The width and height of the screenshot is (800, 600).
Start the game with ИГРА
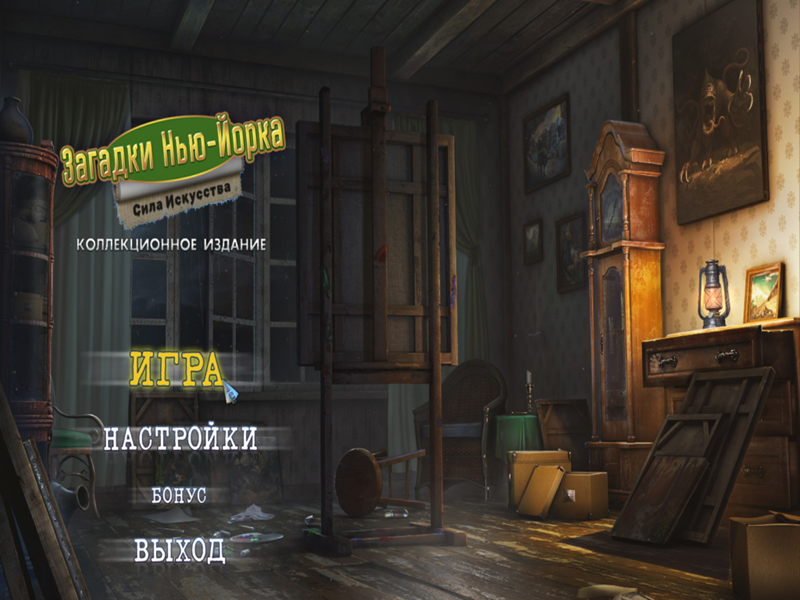click(x=176, y=370)
